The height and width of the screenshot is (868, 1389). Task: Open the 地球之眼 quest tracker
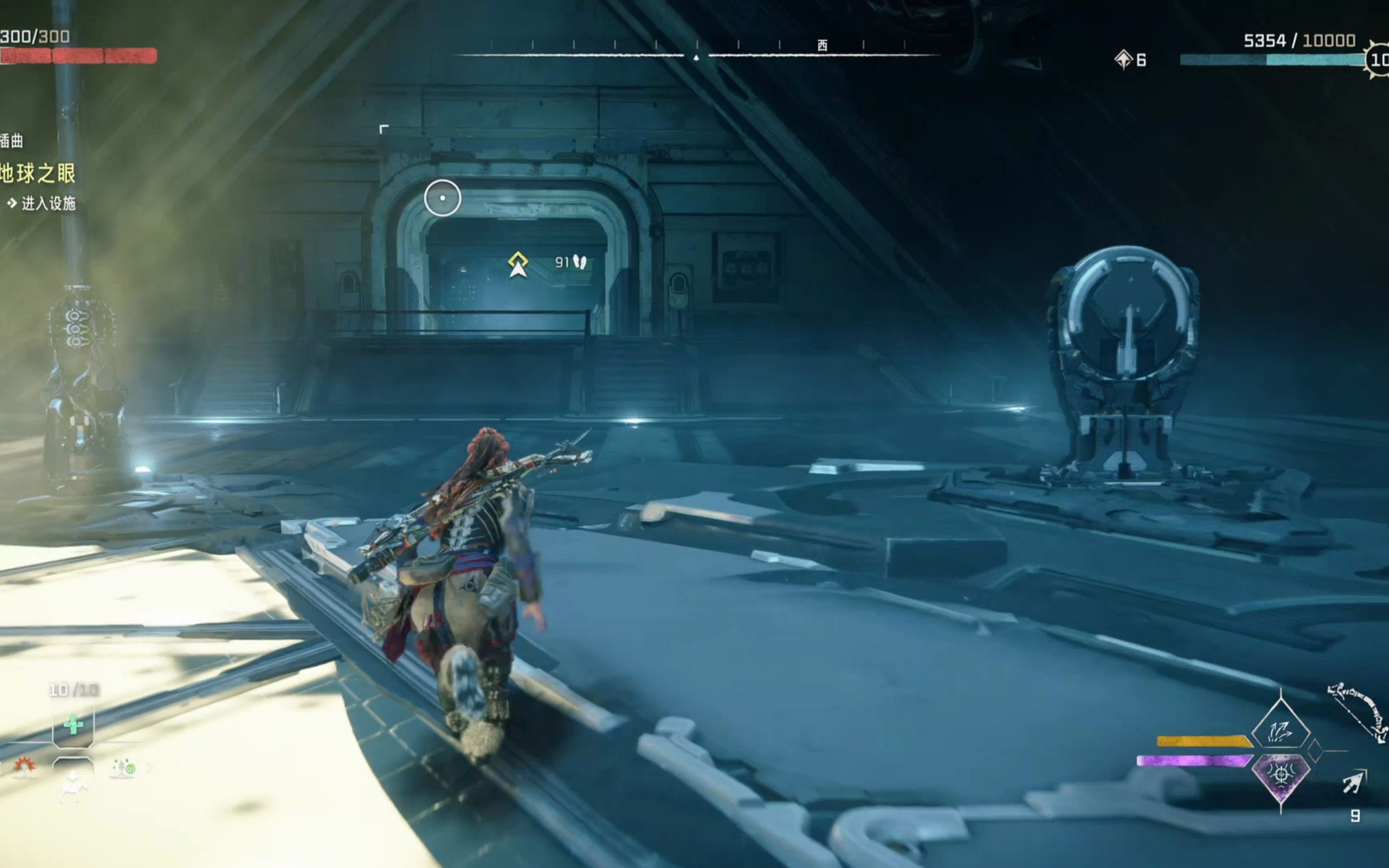point(38,173)
